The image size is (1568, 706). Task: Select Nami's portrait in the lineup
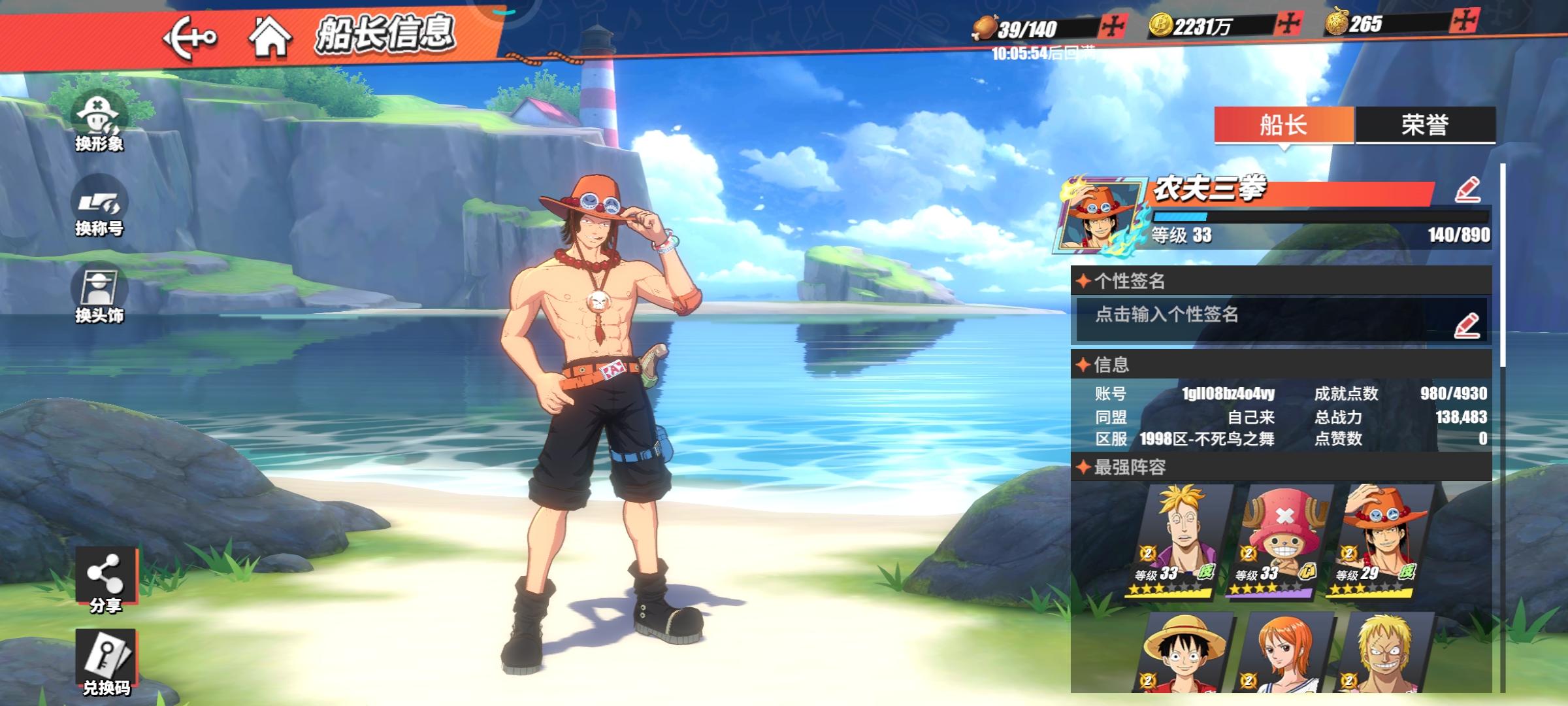(1282, 652)
